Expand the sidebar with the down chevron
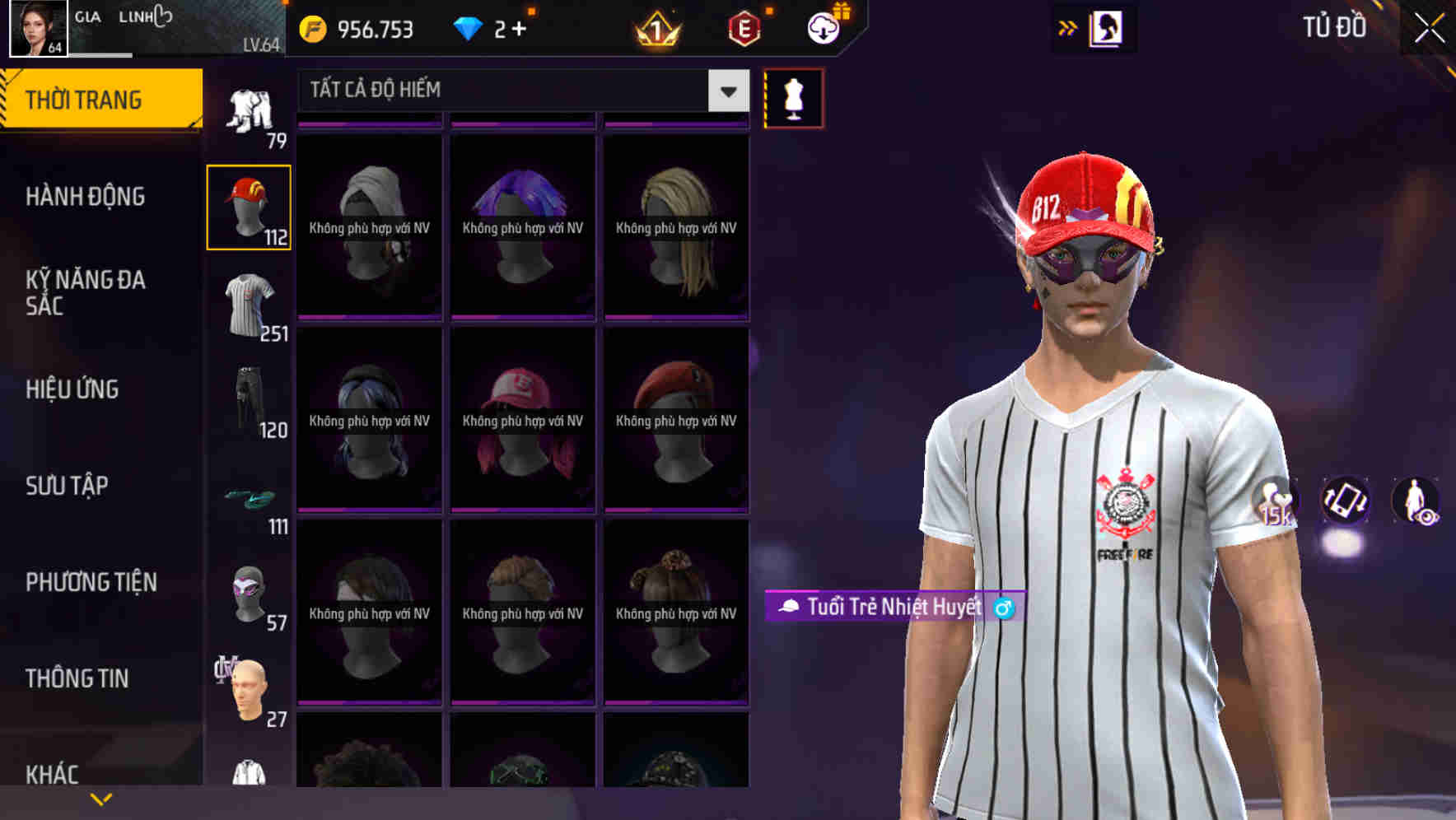The image size is (1456, 820). coord(101,798)
